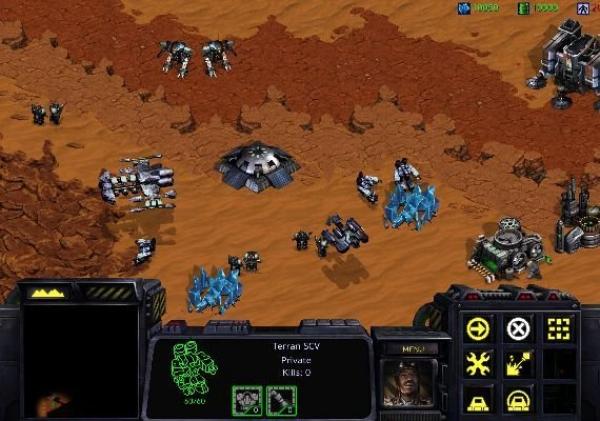Screen dimensions: 600x421
Task: Click the green SCV wireframe
Action: (193, 368)
